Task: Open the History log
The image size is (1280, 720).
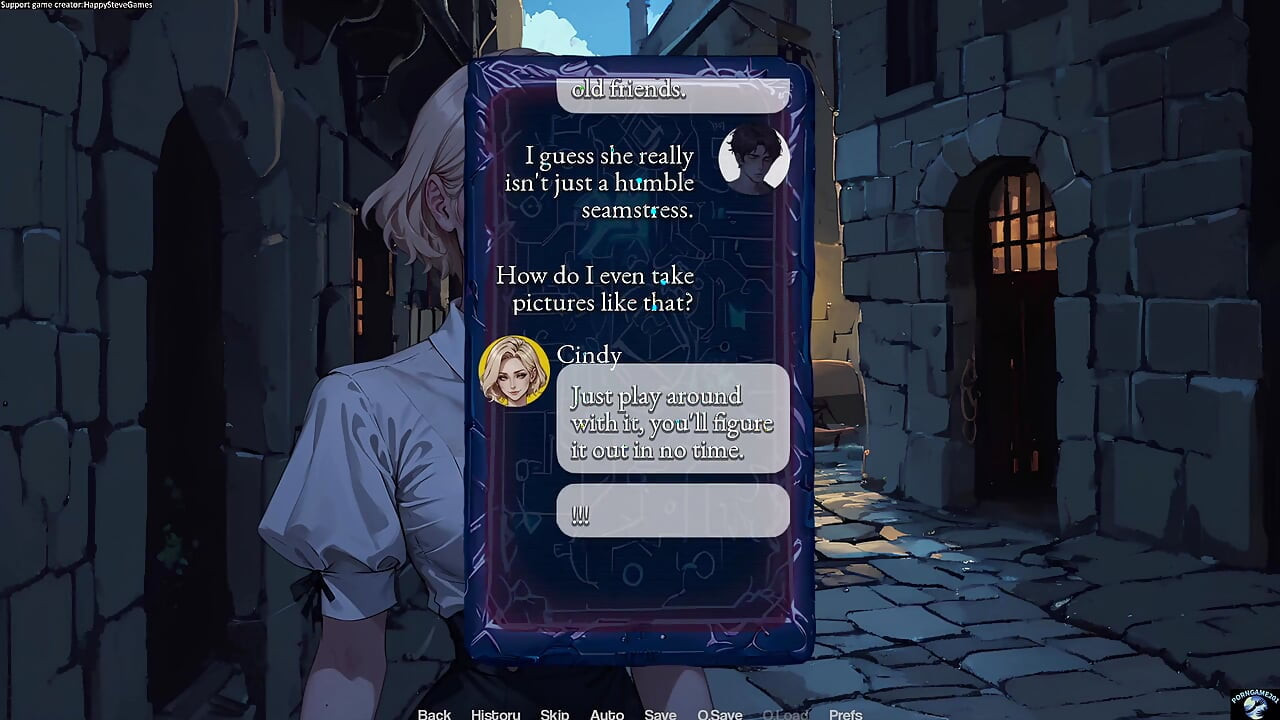Action: pos(495,714)
